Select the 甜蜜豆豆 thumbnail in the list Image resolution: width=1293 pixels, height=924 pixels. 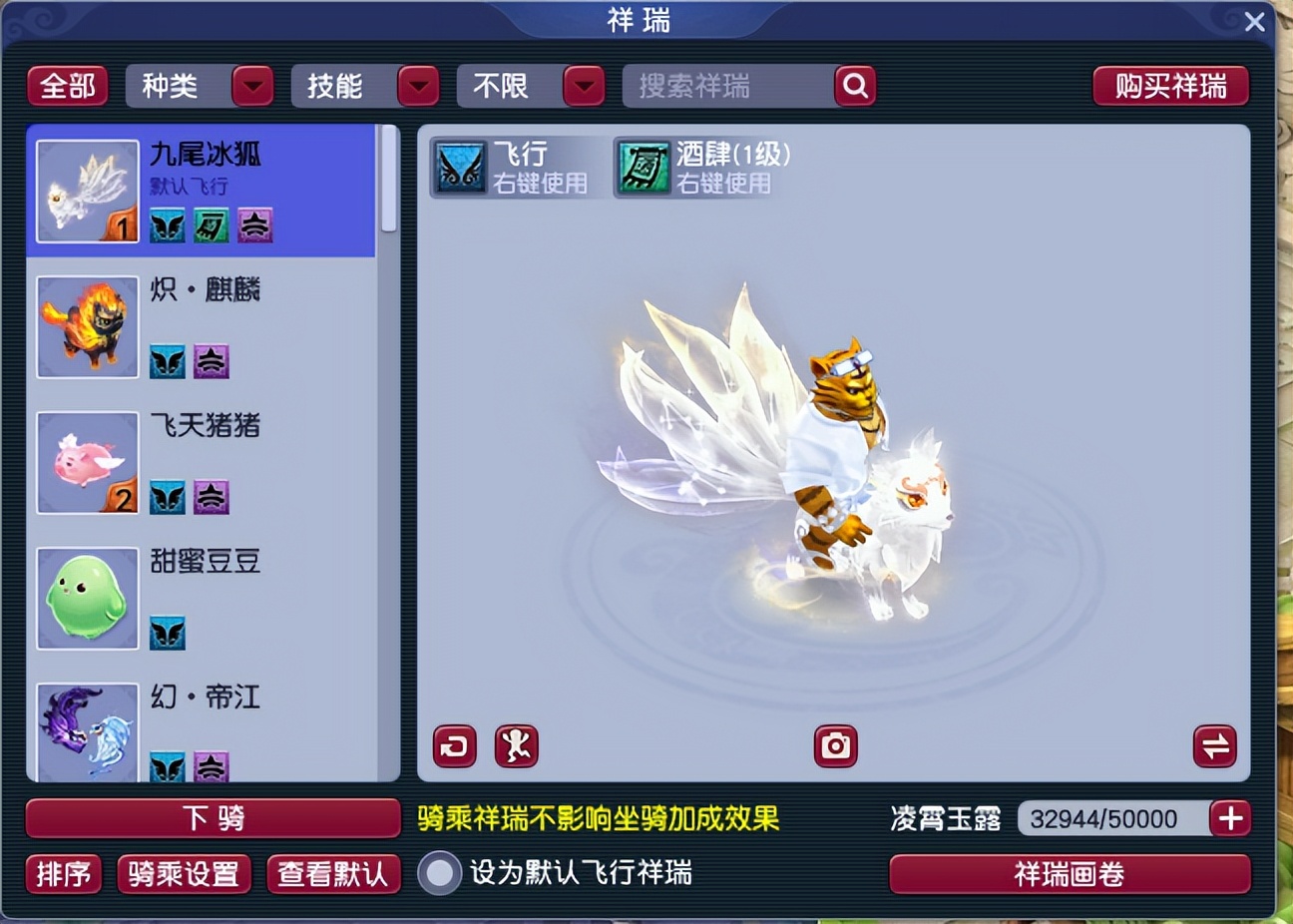[x=87, y=598]
